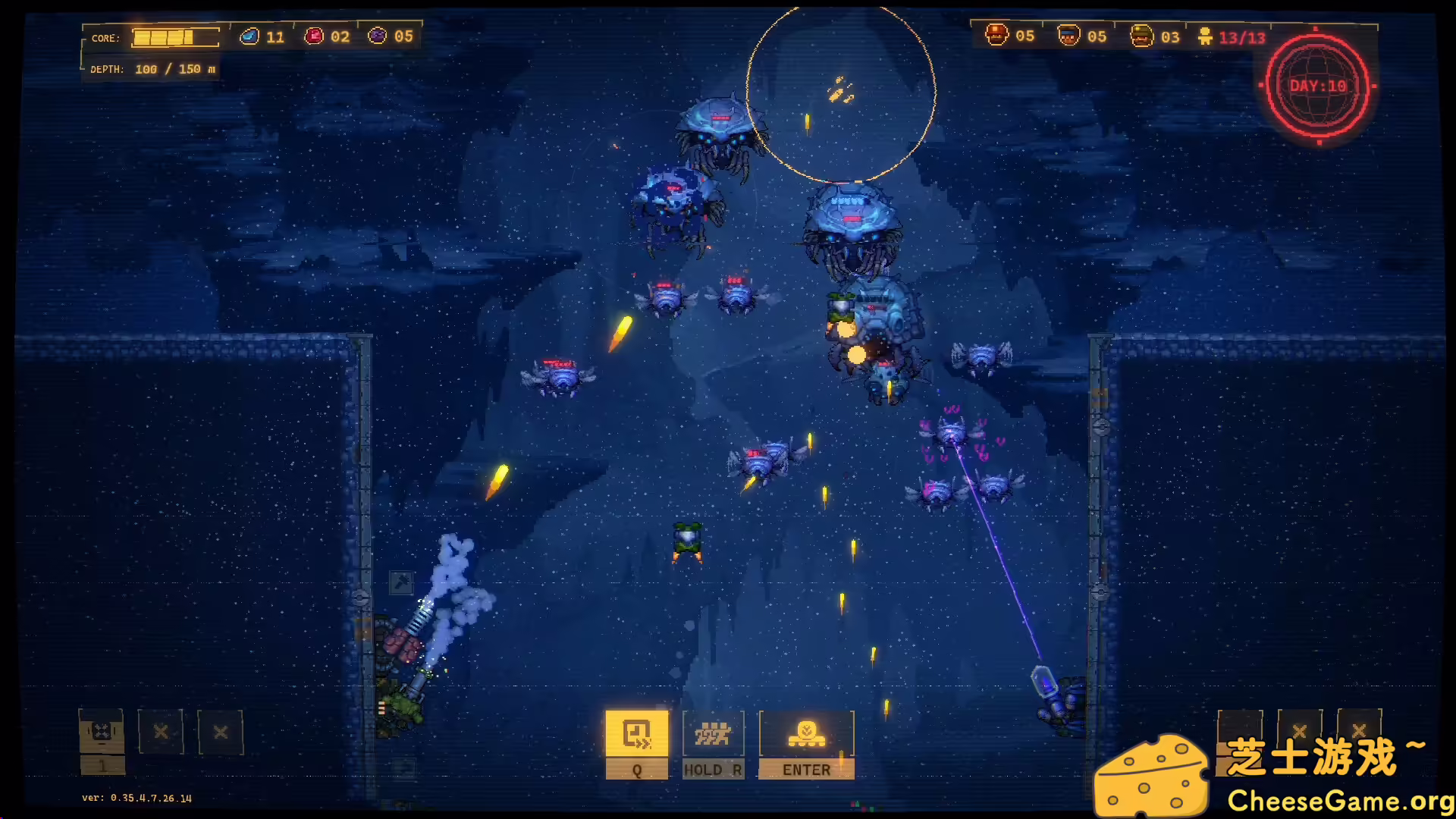The height and width of the screenshot is (819, 1456).
Task: Click the first empty X slot bottom left
Action: 161,733
